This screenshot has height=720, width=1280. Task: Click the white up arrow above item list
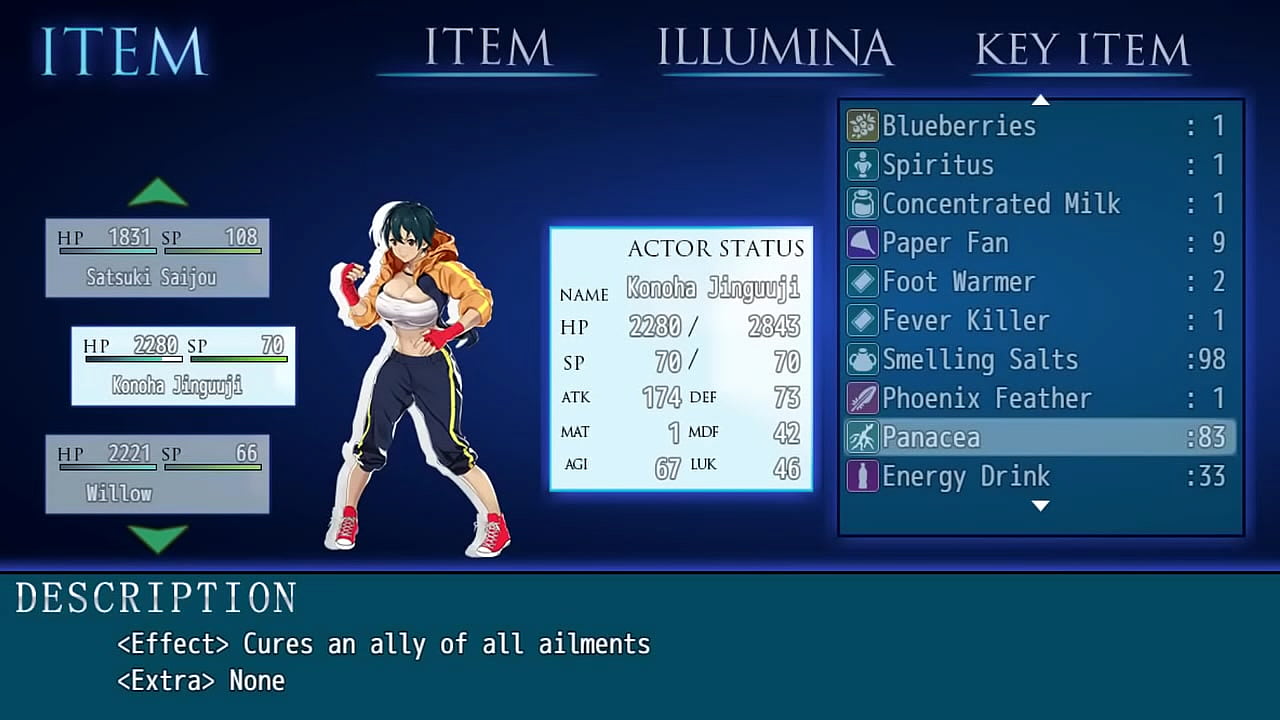pyautogui.click(x=1040, y=100)
